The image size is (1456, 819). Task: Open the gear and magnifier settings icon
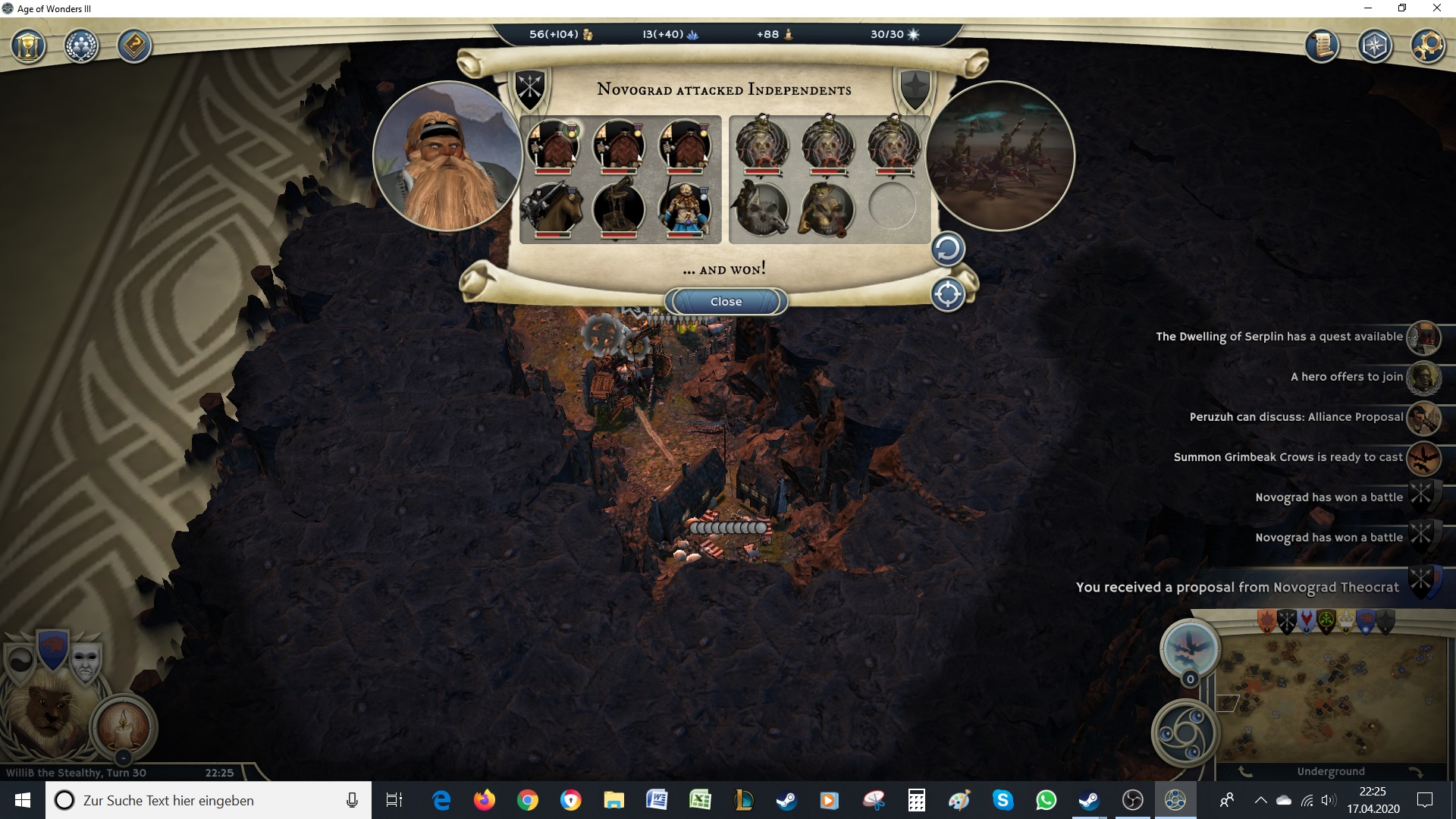[x=1426, y=47]
